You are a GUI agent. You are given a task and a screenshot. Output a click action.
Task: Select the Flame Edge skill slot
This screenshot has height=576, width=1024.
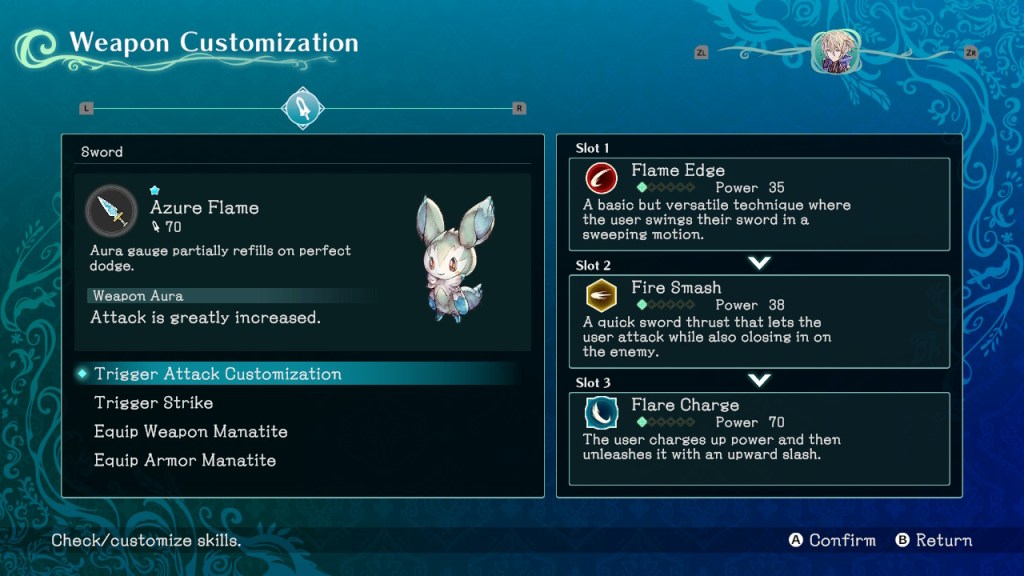pyautogui.click(x=759, y=204)
